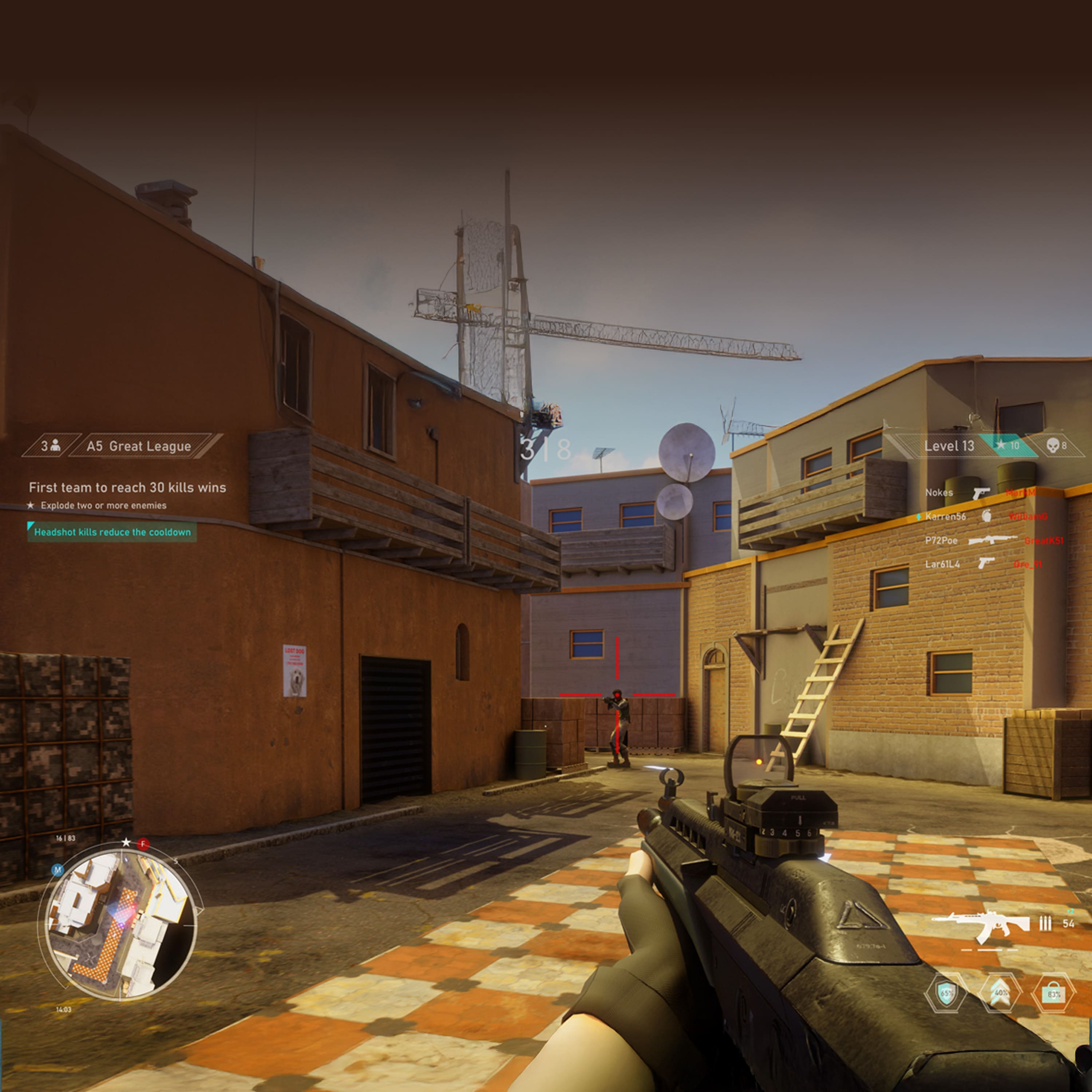Click the grenade icon next to Karren56
Screen dimensions: 1092x1092
coord(987,517)
